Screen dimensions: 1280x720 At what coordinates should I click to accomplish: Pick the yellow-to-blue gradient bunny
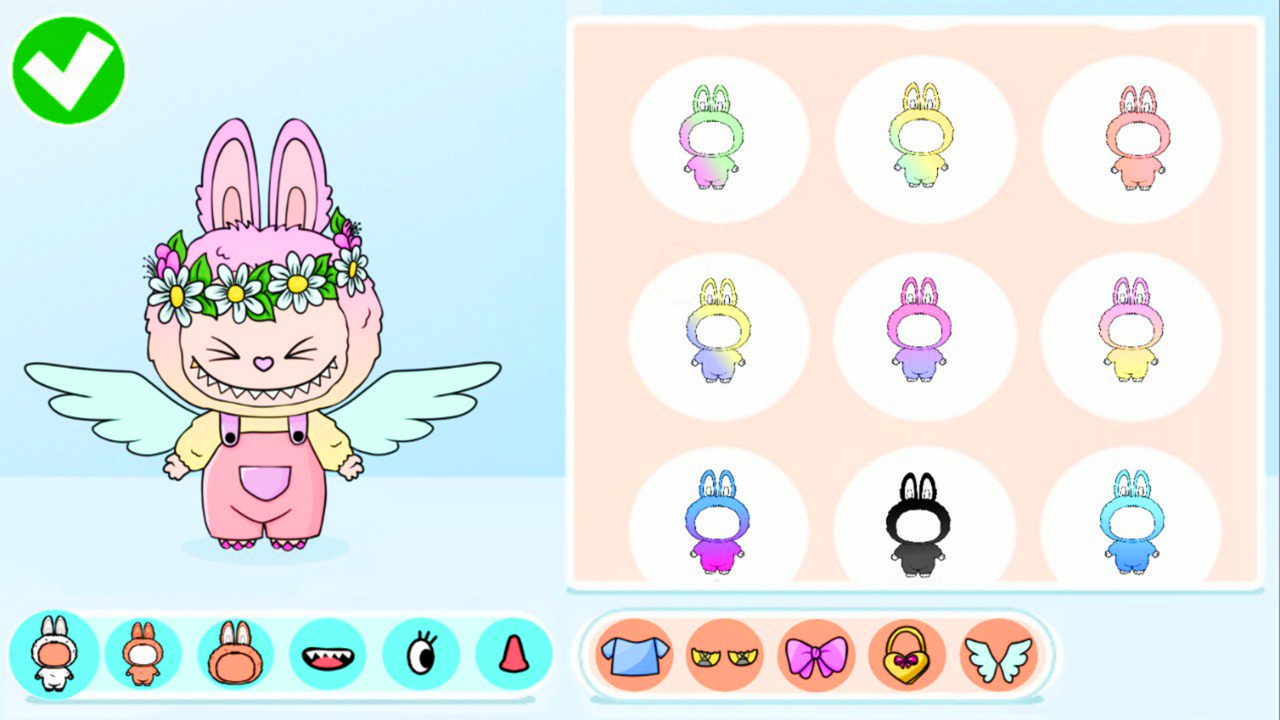[718, 330]
